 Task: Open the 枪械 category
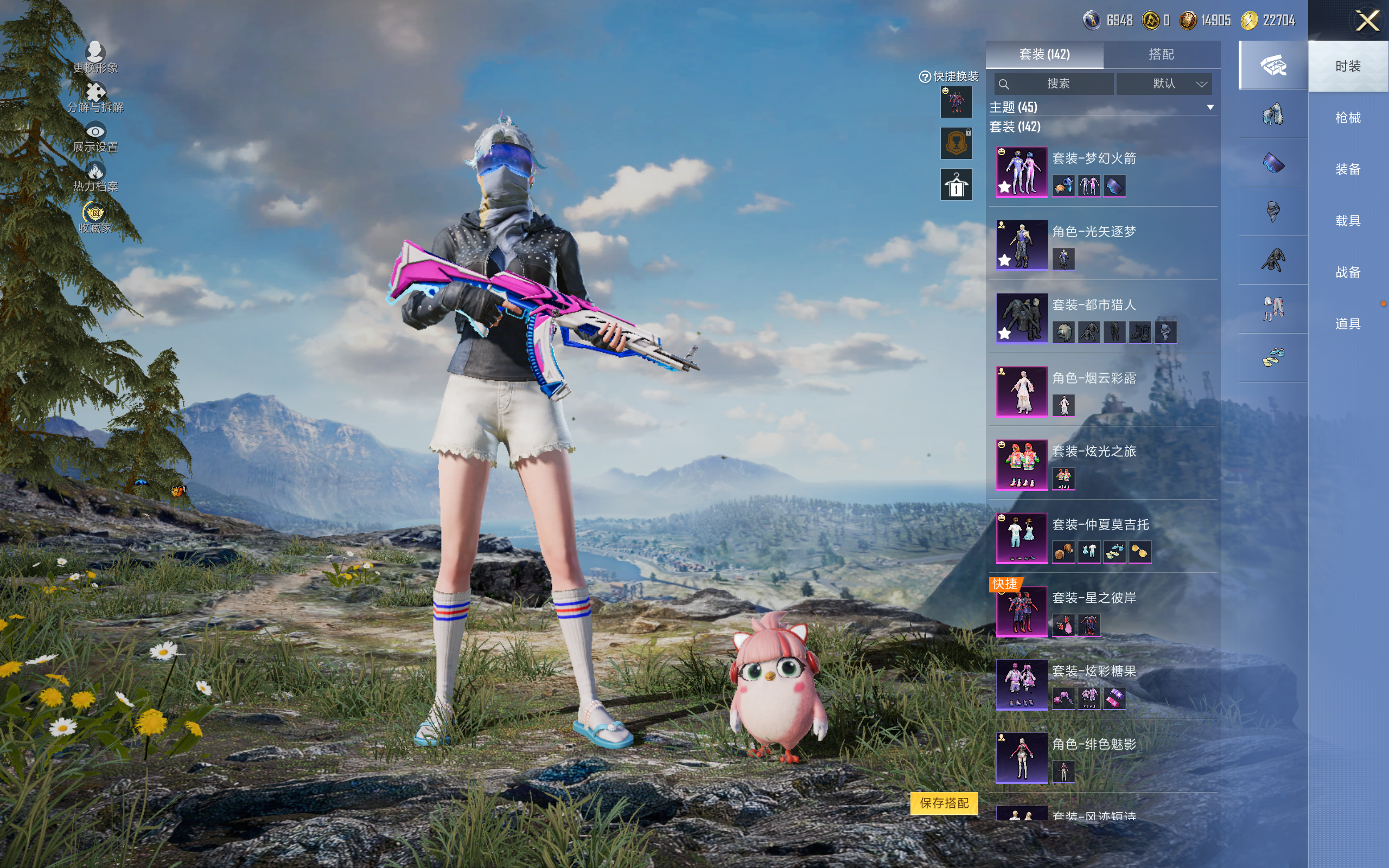pyautogui.click(x=1347, y=118)
